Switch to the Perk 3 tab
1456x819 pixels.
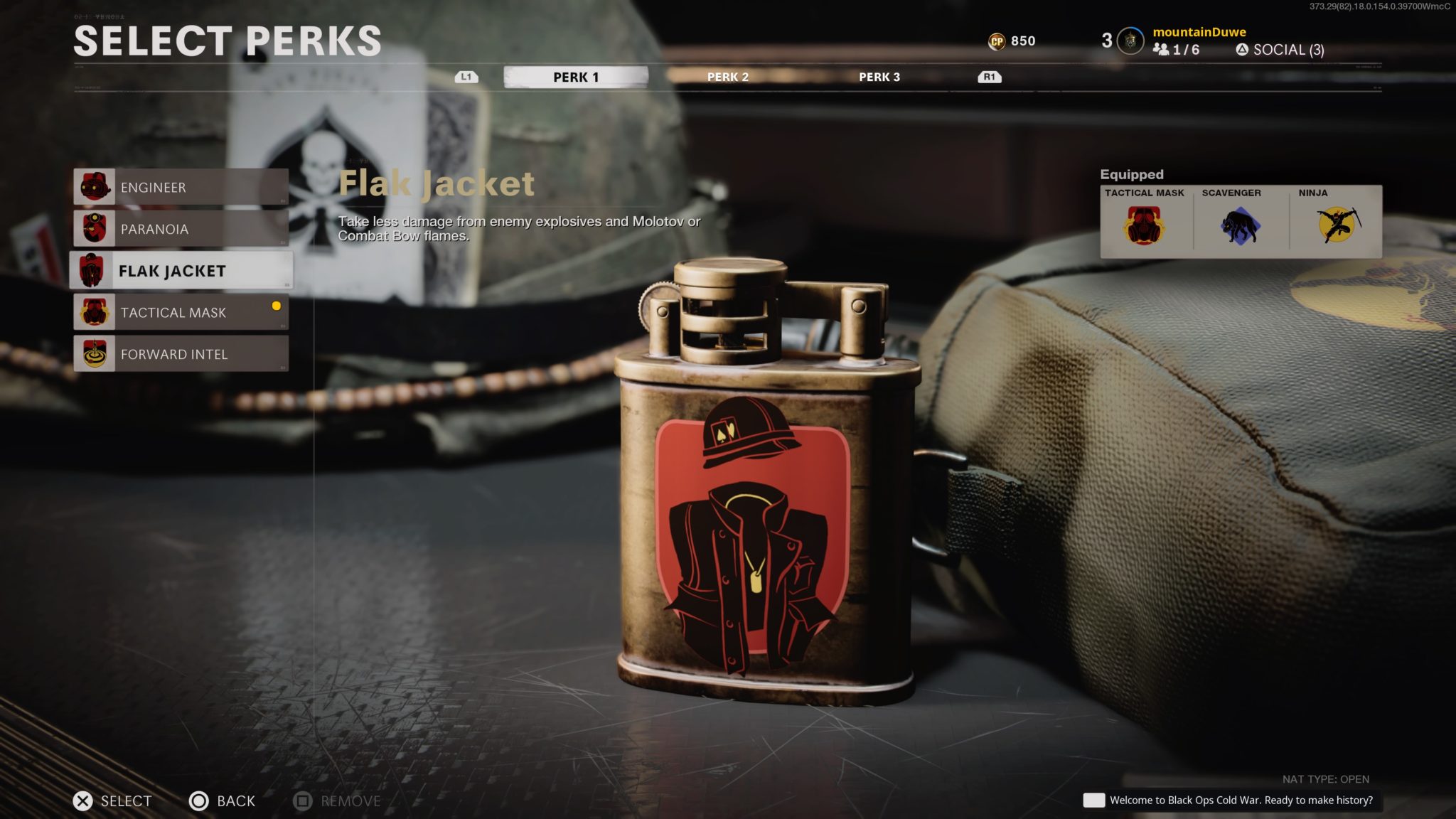click(880, 77)
